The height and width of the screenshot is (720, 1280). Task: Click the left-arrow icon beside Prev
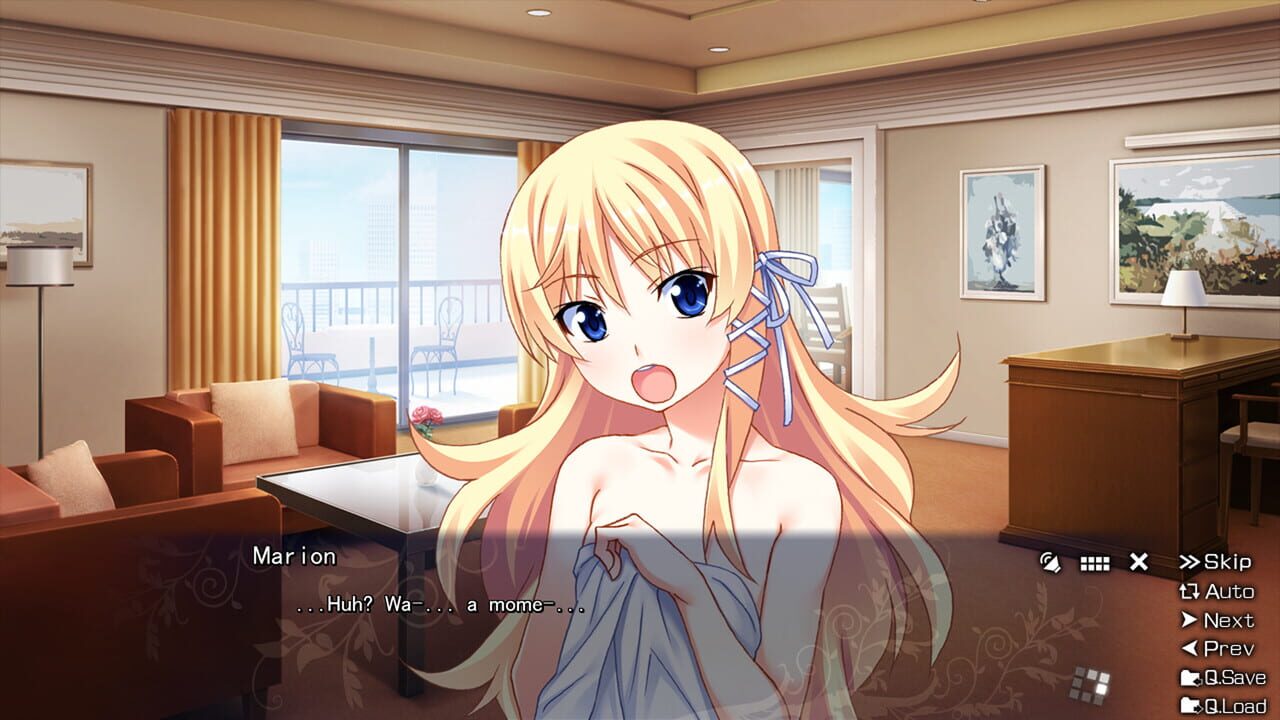tap(1189, 648)
